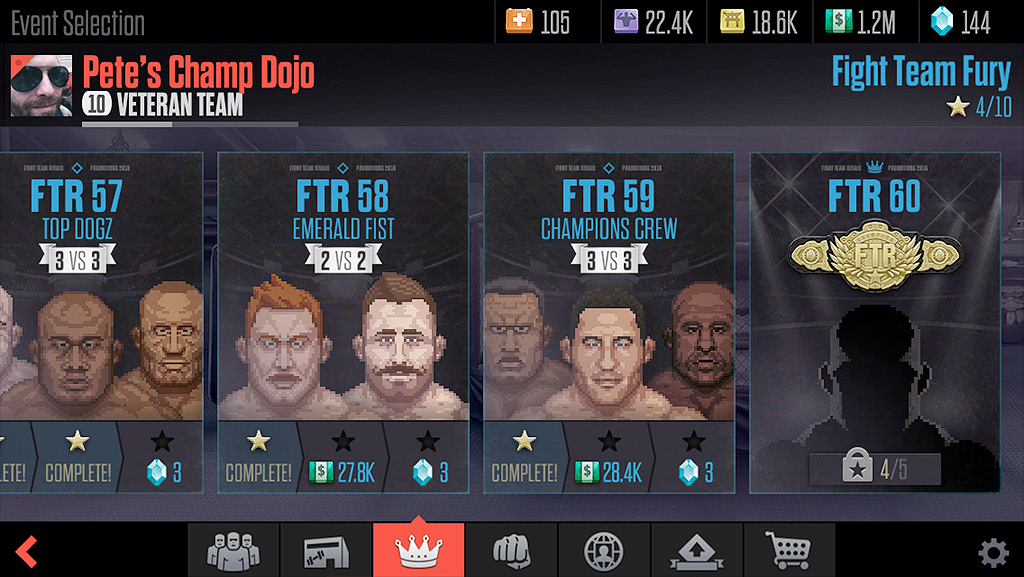Select the crown events tab
The width and height of the screenshot is (1024, 577).
click(x=418, y=550)
